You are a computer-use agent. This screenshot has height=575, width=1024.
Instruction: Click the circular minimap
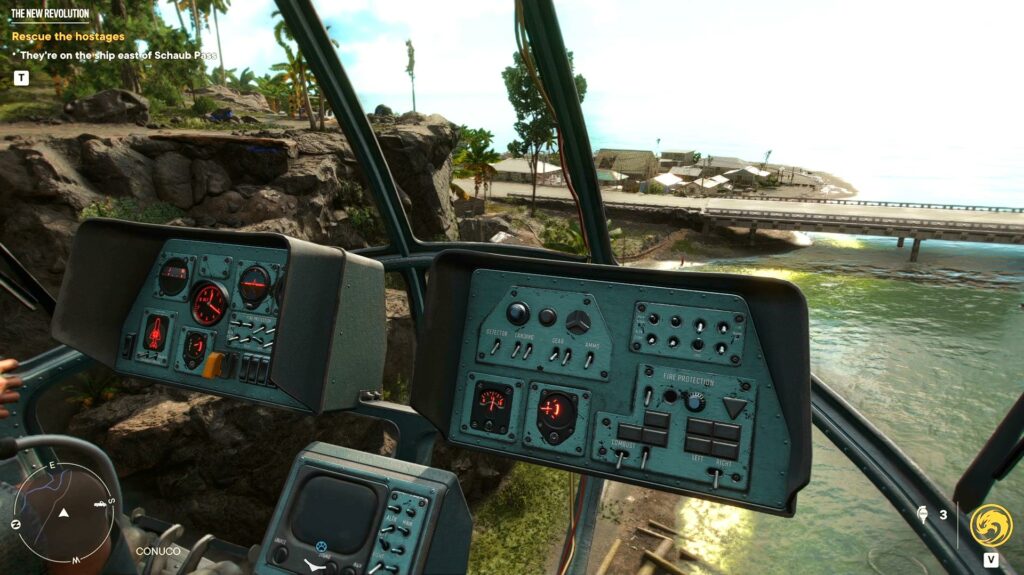[x=64, y=512]
